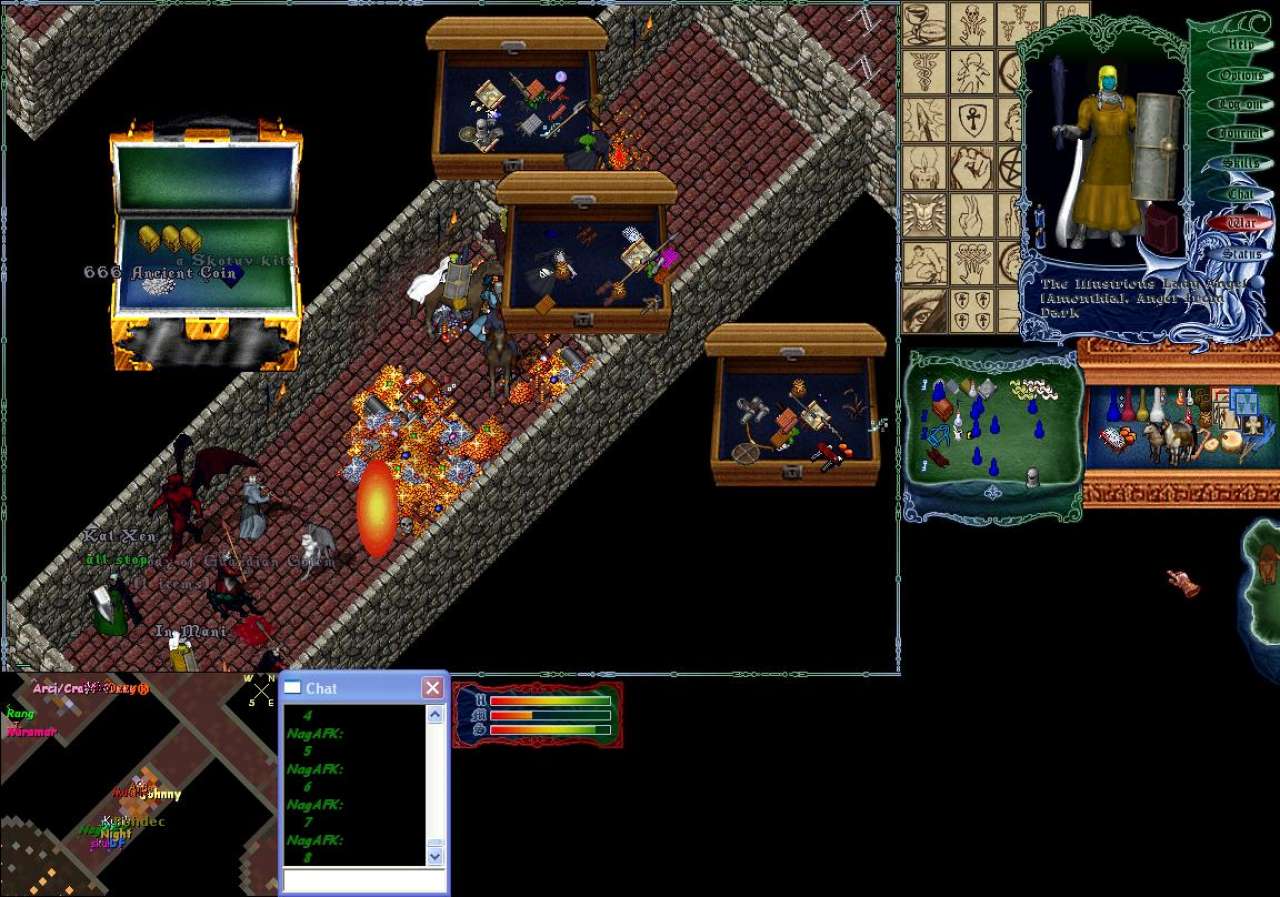Activate the chalice spell icon
1280x897 pixels.
pos(924,24)
